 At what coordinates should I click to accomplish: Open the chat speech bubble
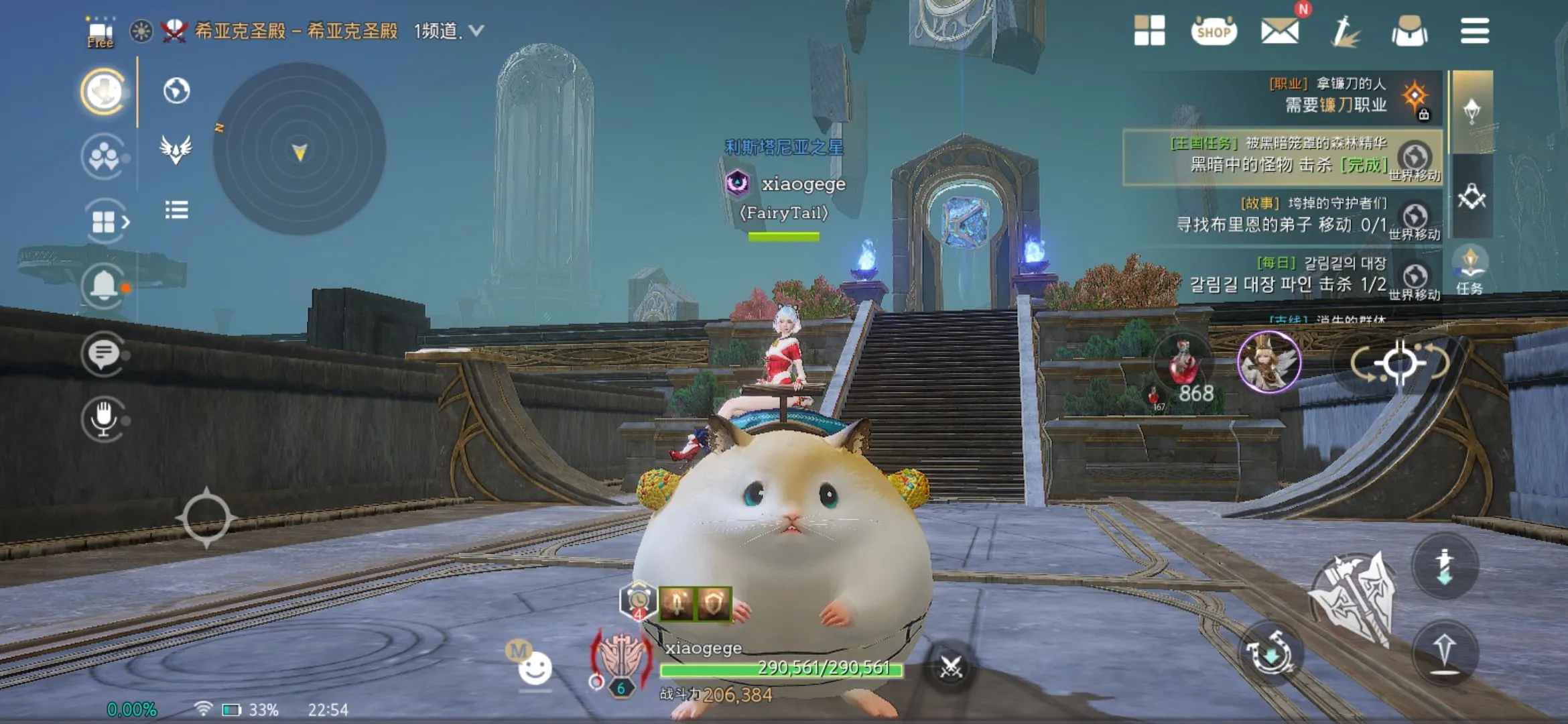[x=103, y=353]
